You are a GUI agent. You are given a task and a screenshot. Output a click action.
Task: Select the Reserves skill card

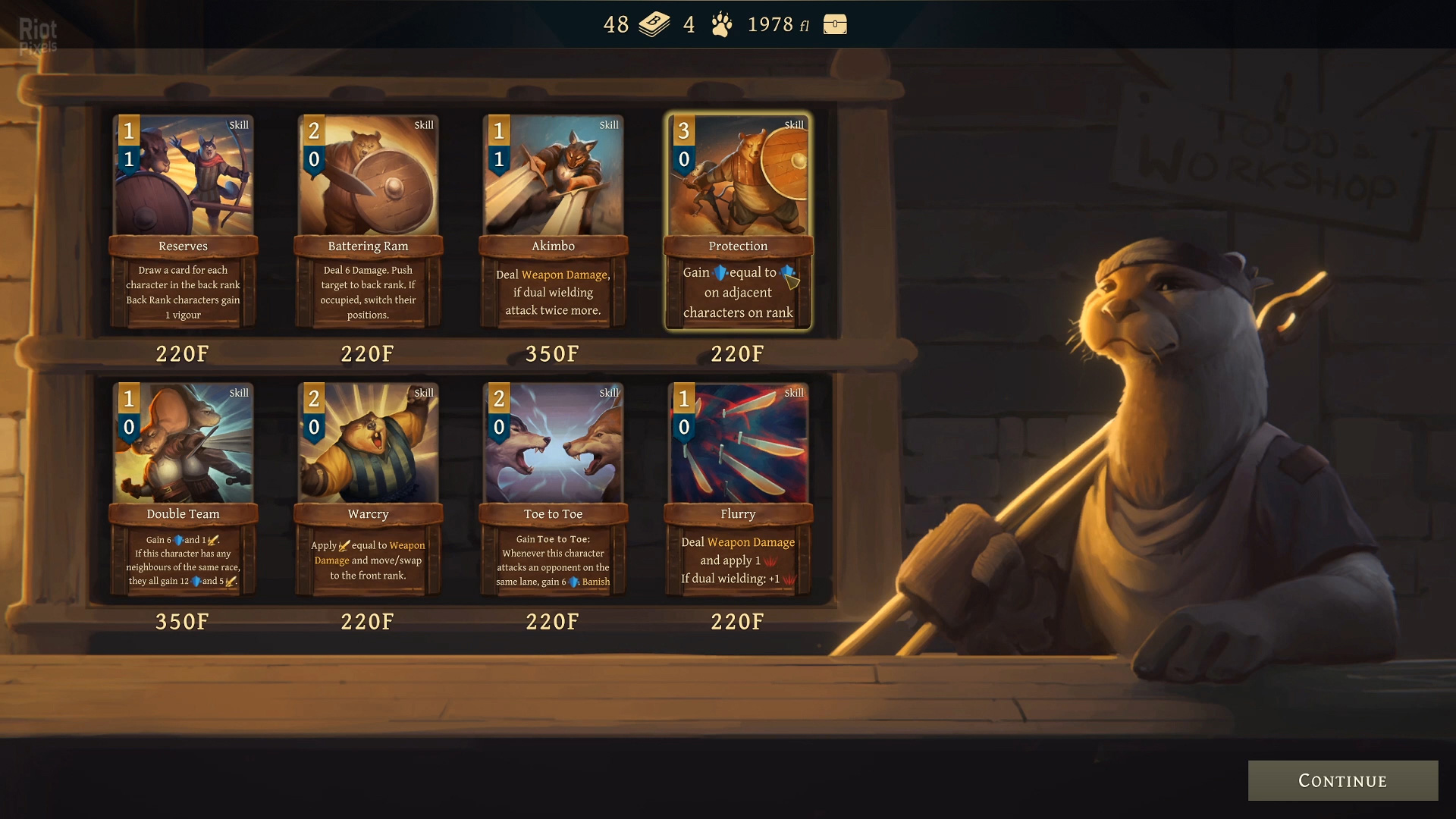[x=183, y=221]
